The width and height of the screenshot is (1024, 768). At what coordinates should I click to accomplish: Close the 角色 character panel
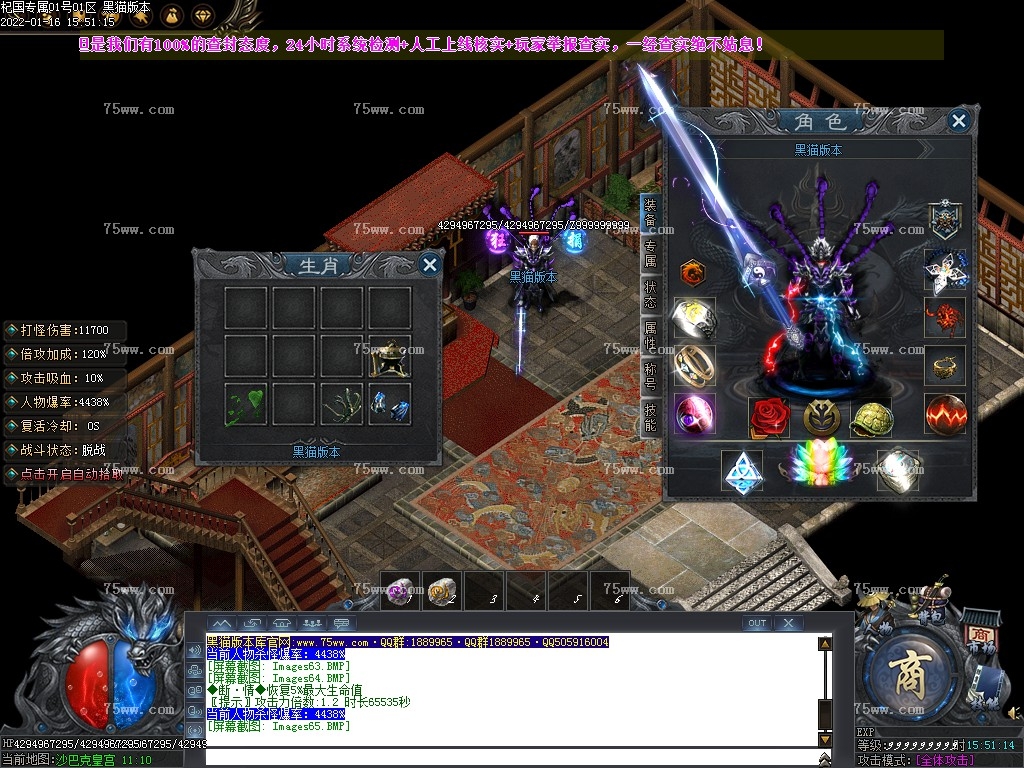(958, 122)
